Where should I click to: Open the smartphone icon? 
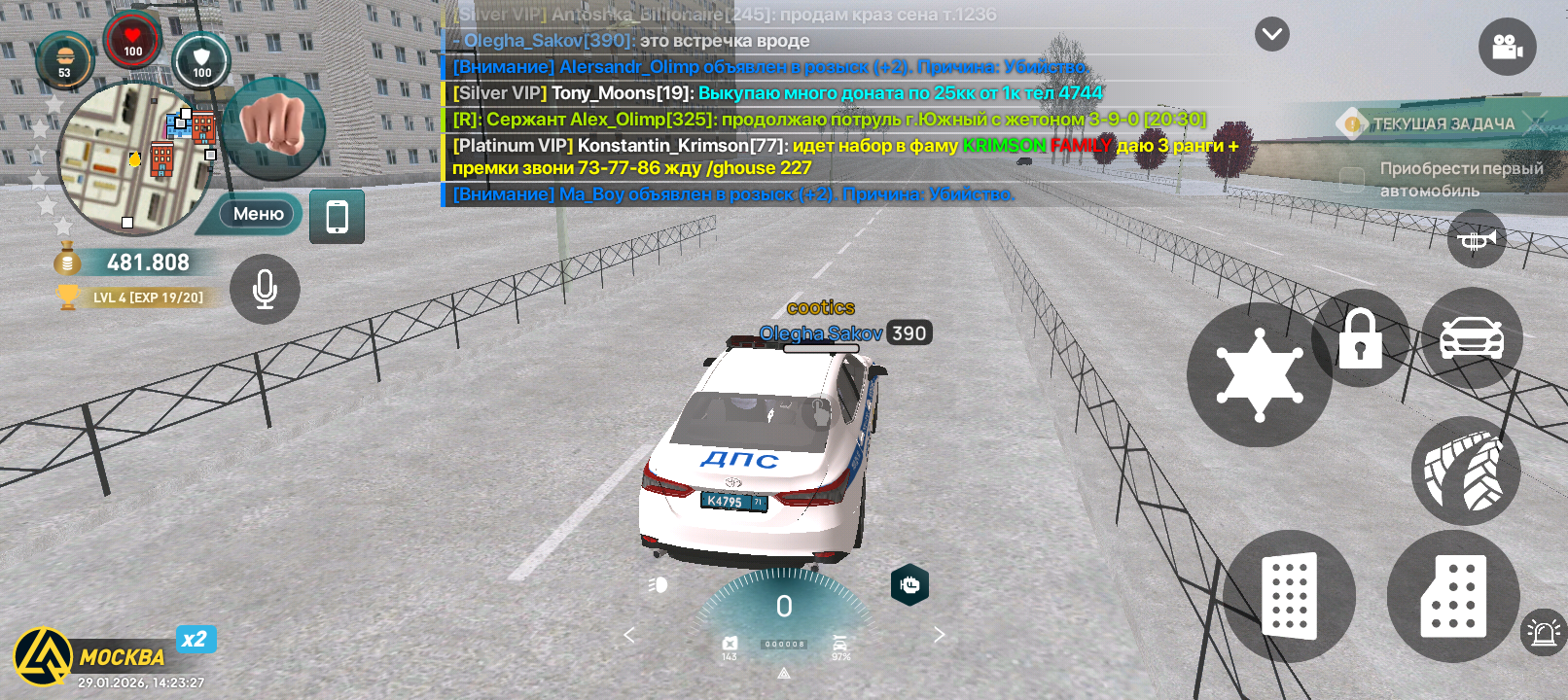pyautogui.click(x=337, y=216)
